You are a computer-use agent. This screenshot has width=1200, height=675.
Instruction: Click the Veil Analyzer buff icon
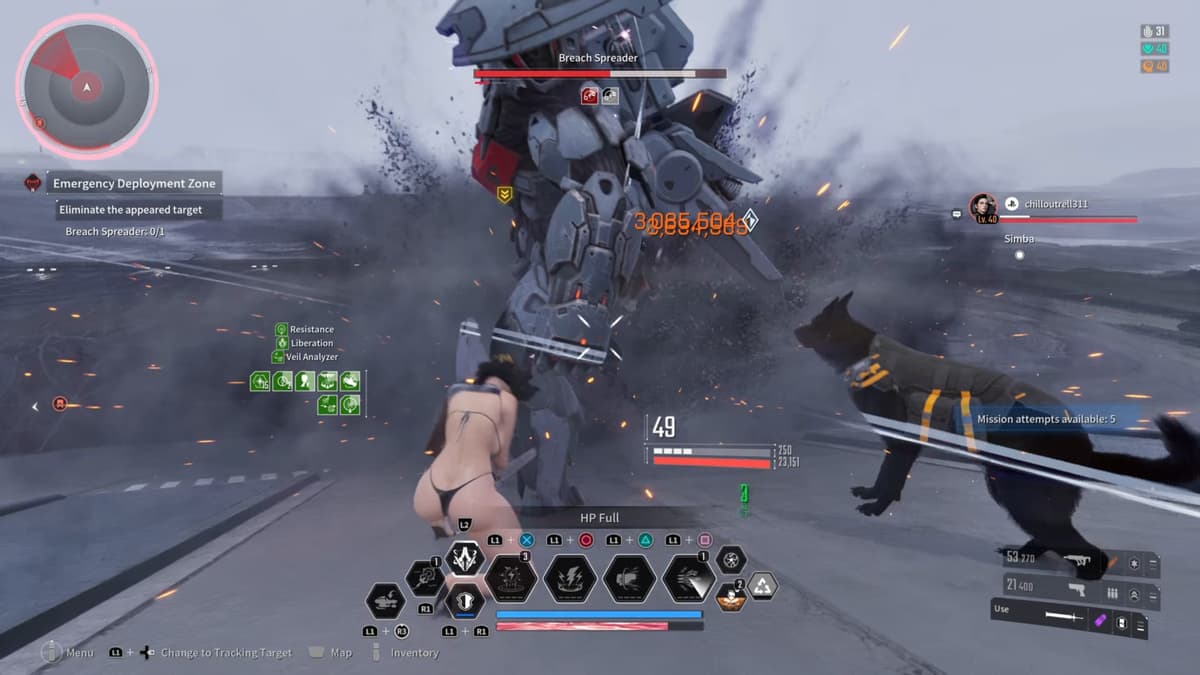(x=277, y=357)
